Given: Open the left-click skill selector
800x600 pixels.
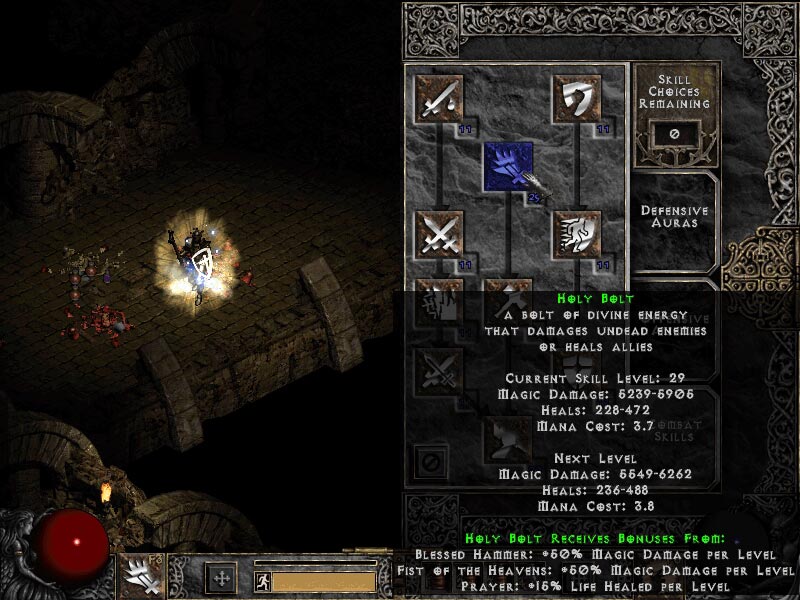Looking at the screenshot, I should [x=140, y=577].
